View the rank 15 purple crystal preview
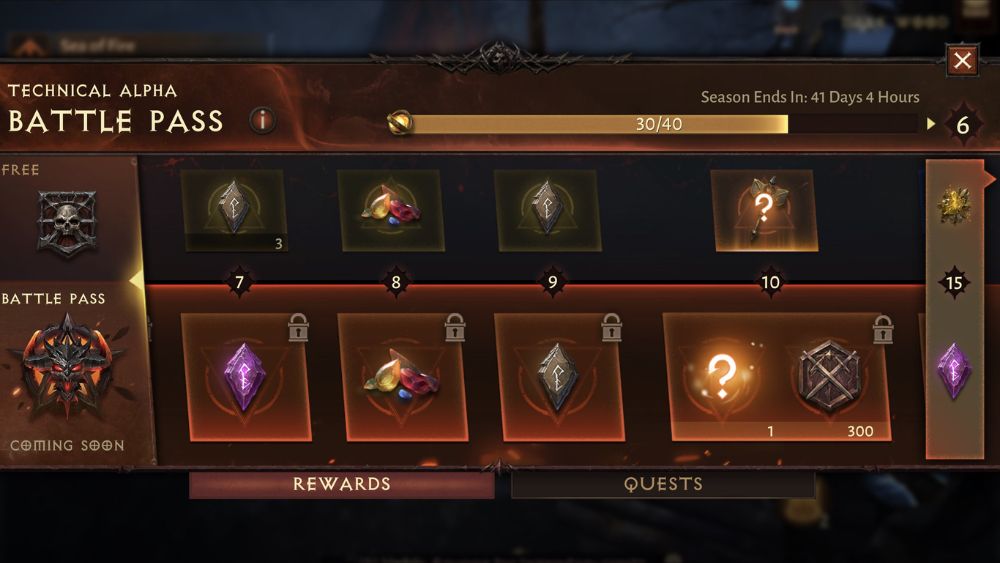 [954, 370]
